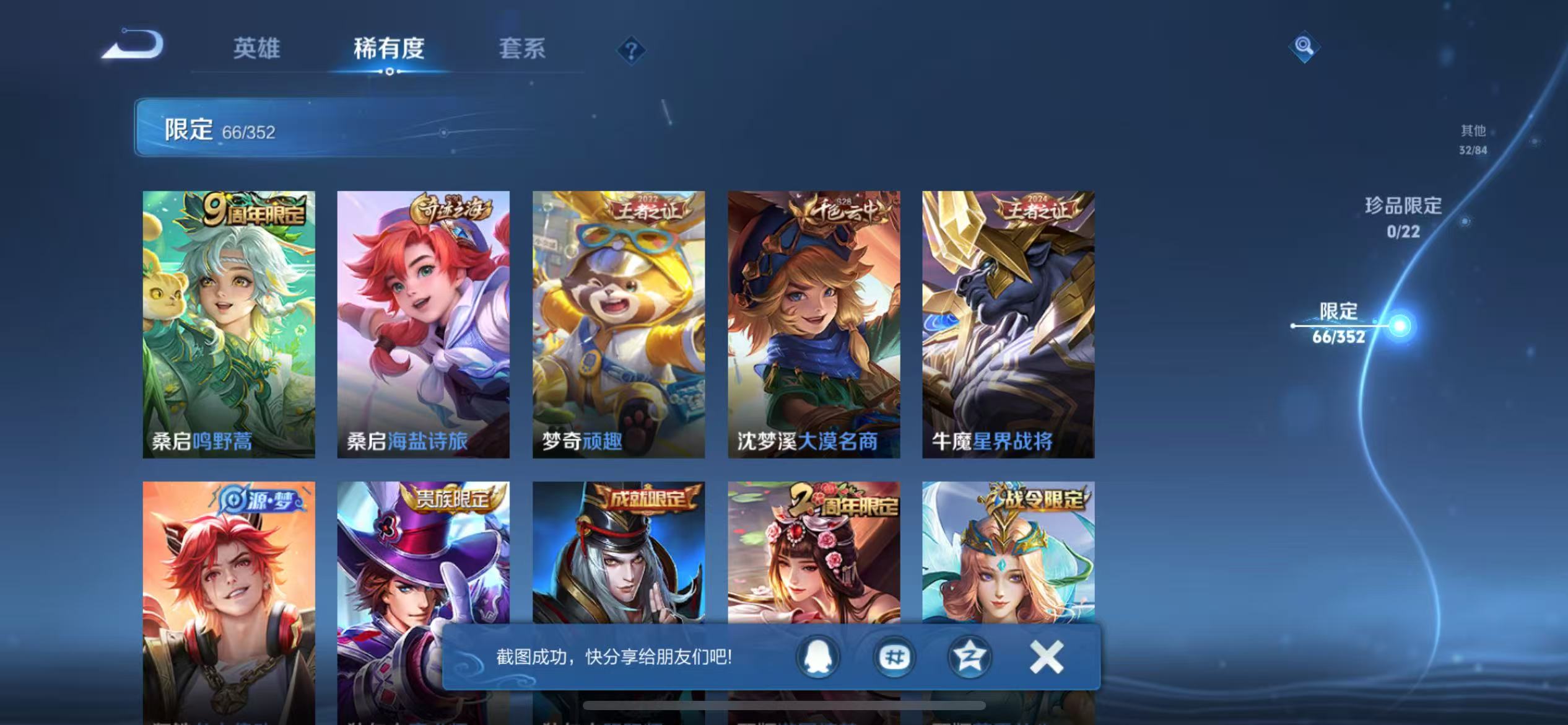Switch to the 套系 tab
The width and height of the screenshot is (1568, 725).
coord(522,48)
